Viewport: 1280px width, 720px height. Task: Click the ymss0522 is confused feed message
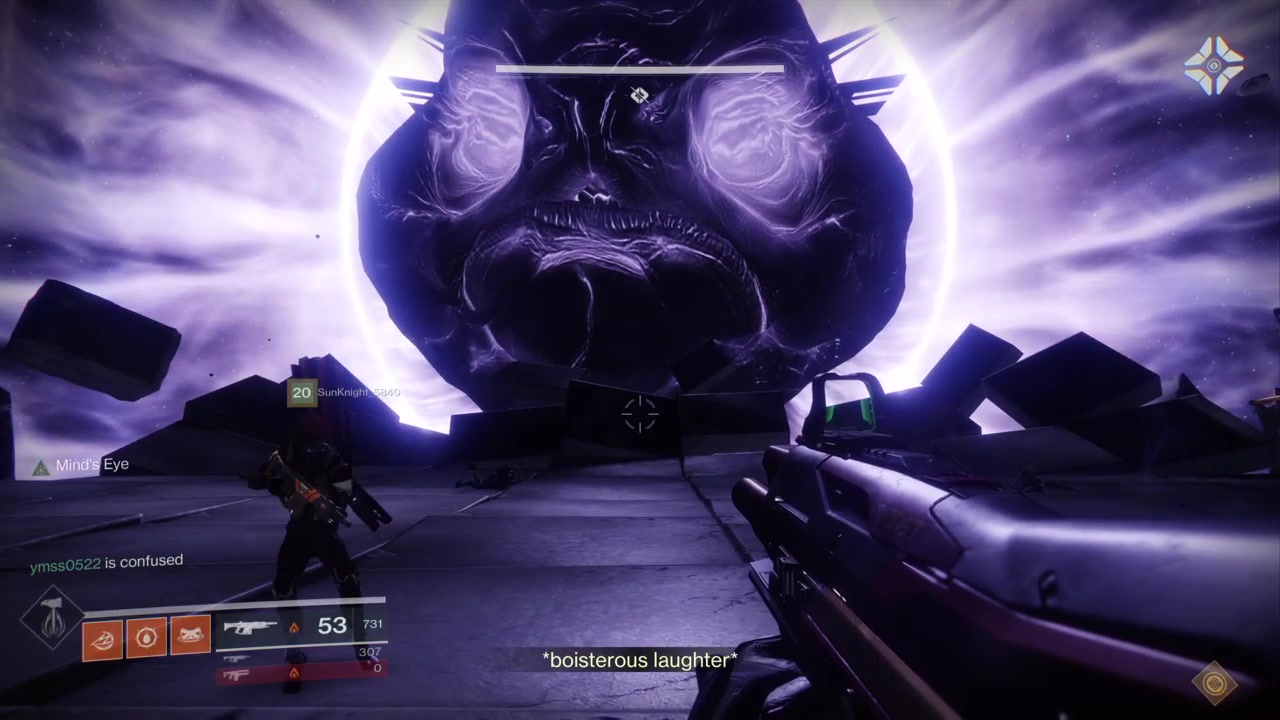(106, 563)
